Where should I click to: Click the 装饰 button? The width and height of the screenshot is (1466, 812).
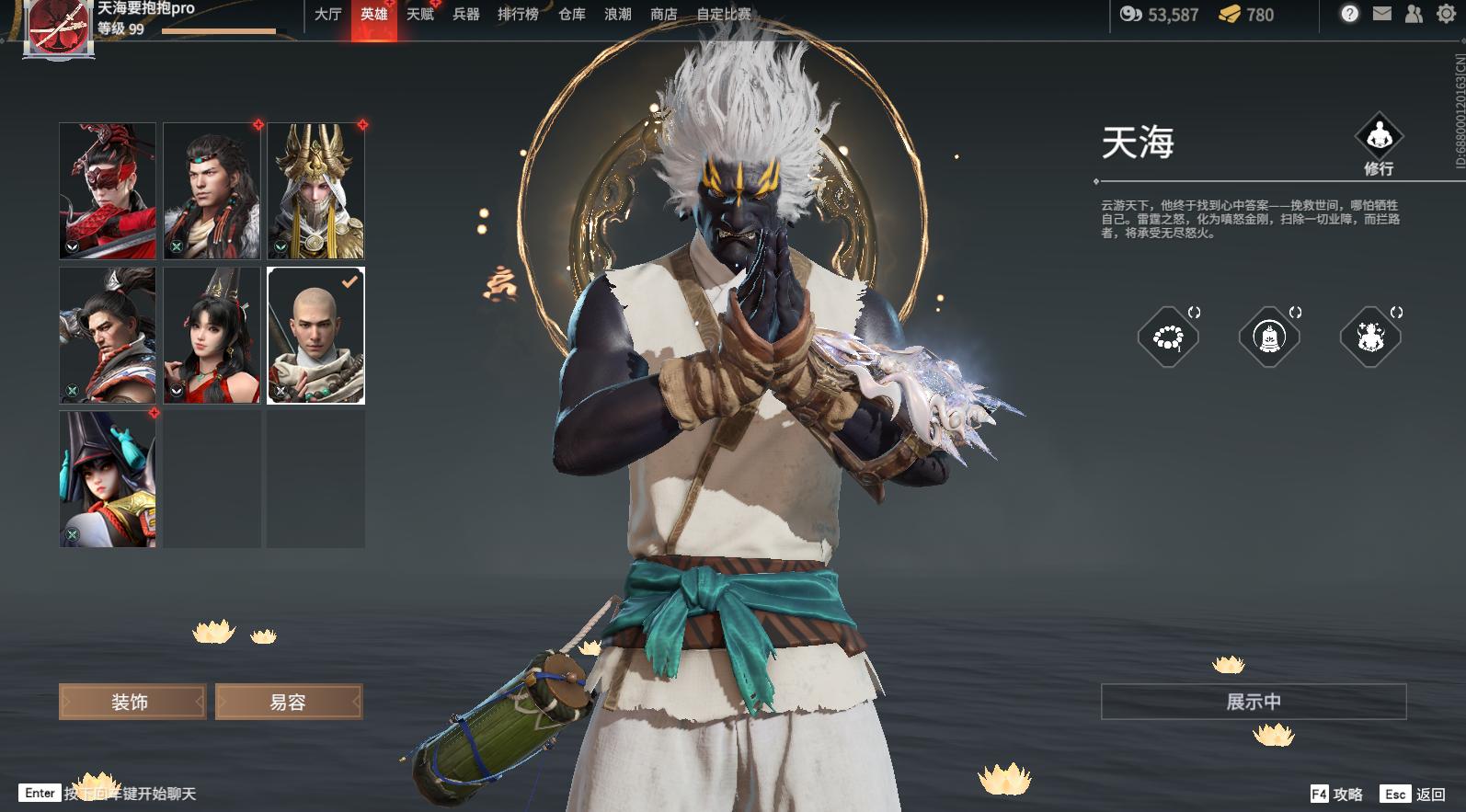[132, 701]
